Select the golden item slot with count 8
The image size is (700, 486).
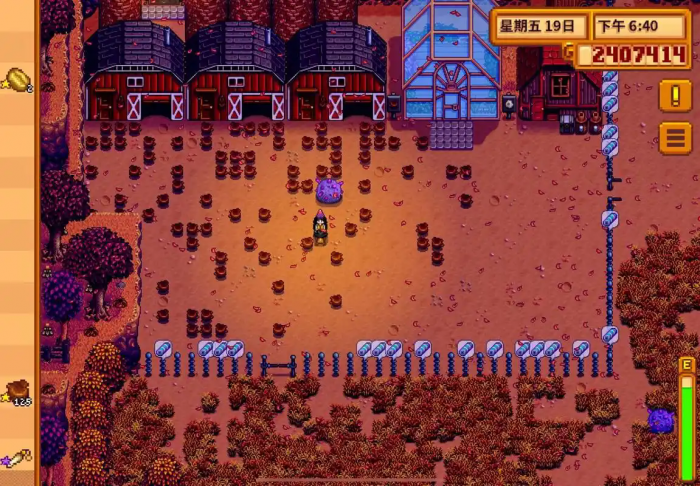tap(18, 79)
